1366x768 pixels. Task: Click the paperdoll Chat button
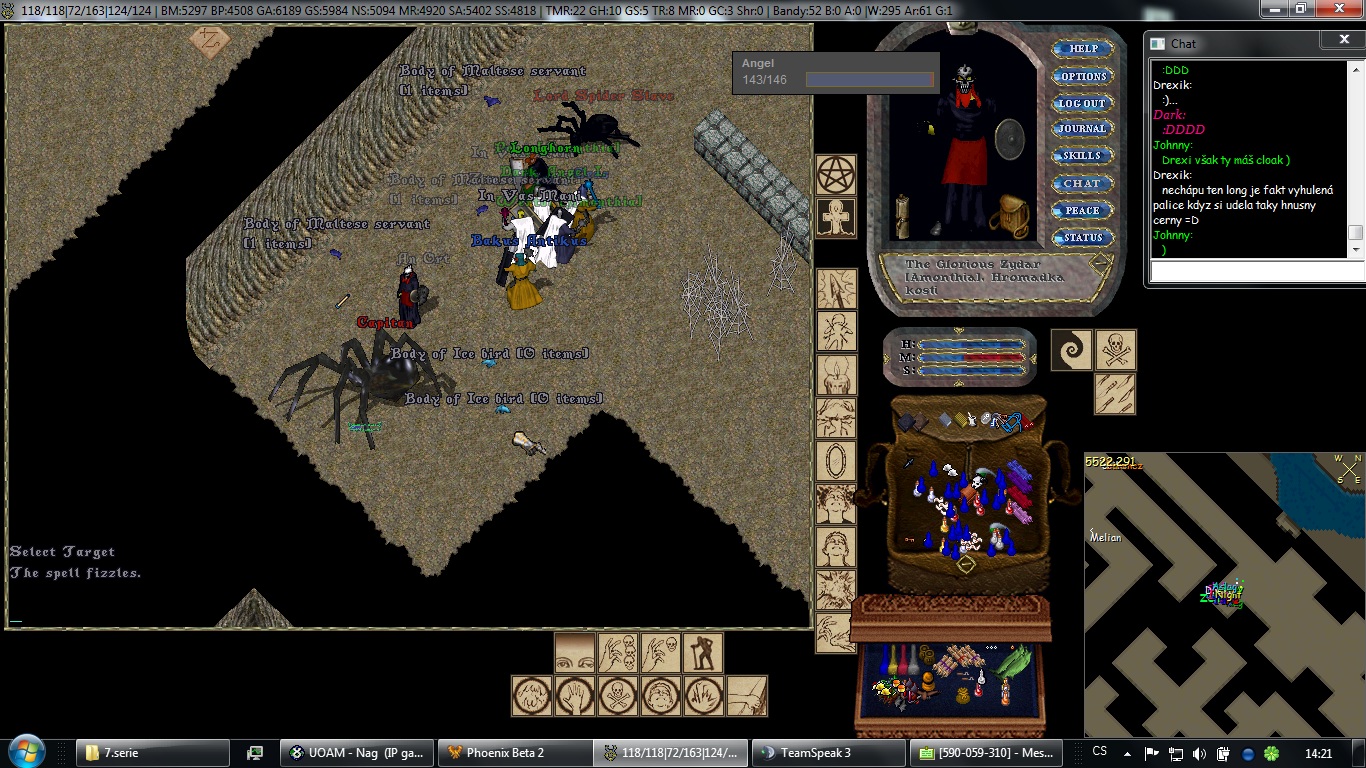pyautogui.click(x=1083, y=183)
